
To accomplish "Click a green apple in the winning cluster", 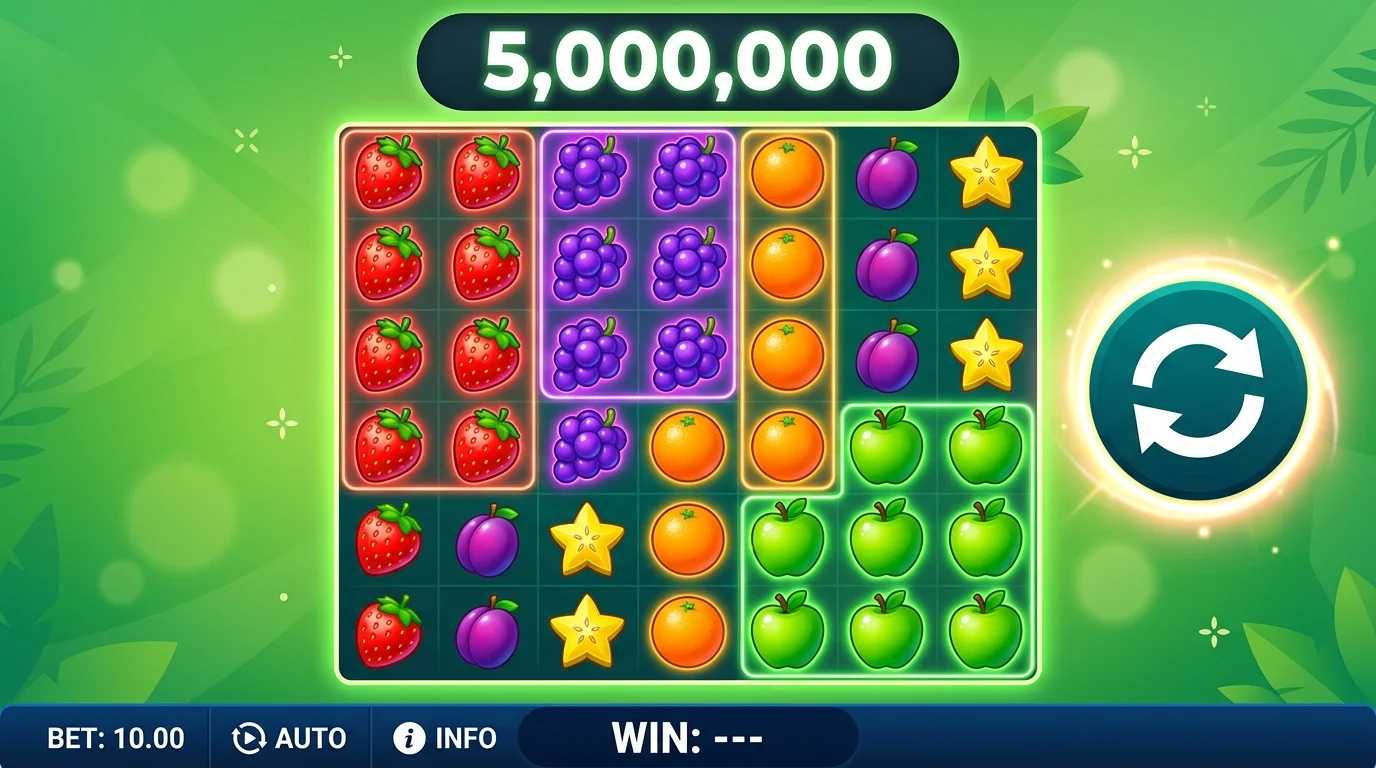I will (x=885, y=540).
